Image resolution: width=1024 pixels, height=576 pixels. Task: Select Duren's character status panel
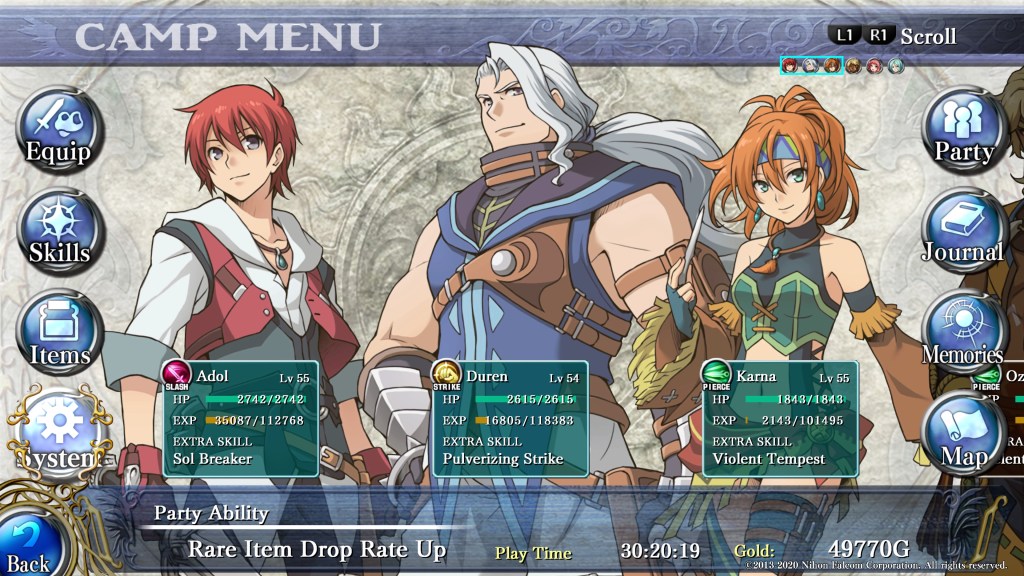point(510,418)
